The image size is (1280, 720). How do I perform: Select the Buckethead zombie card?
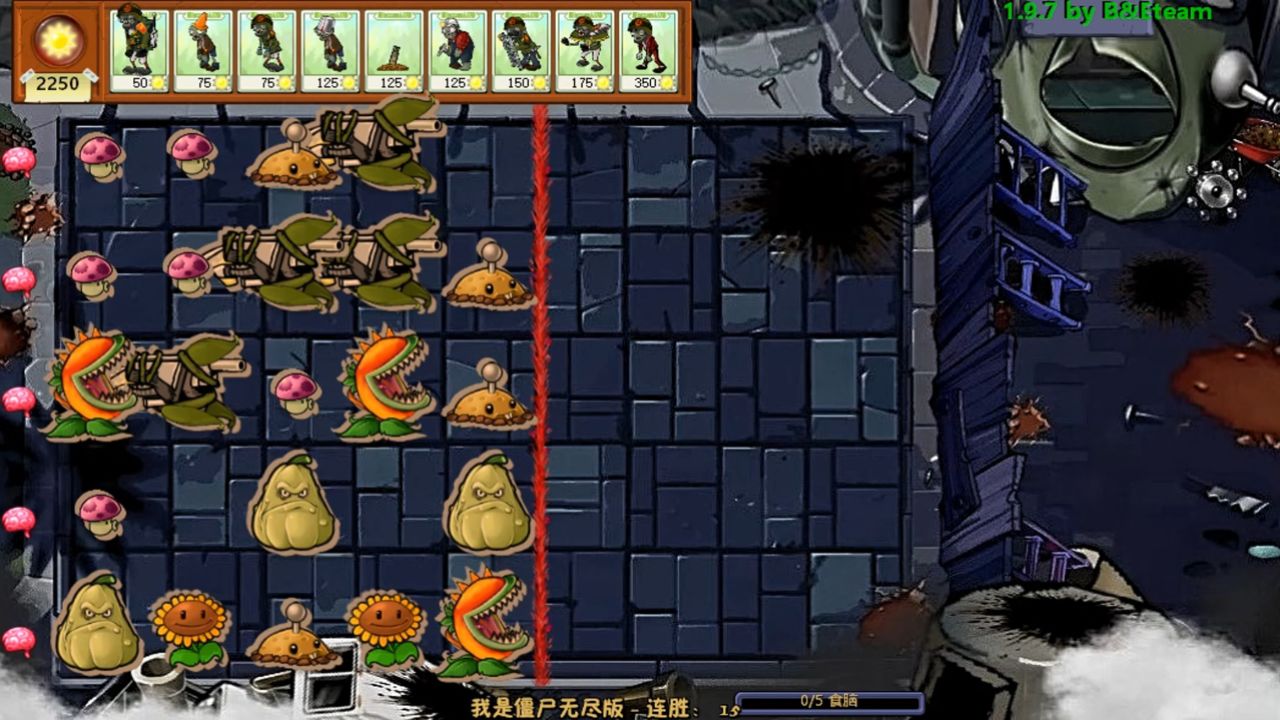[330, 50]
